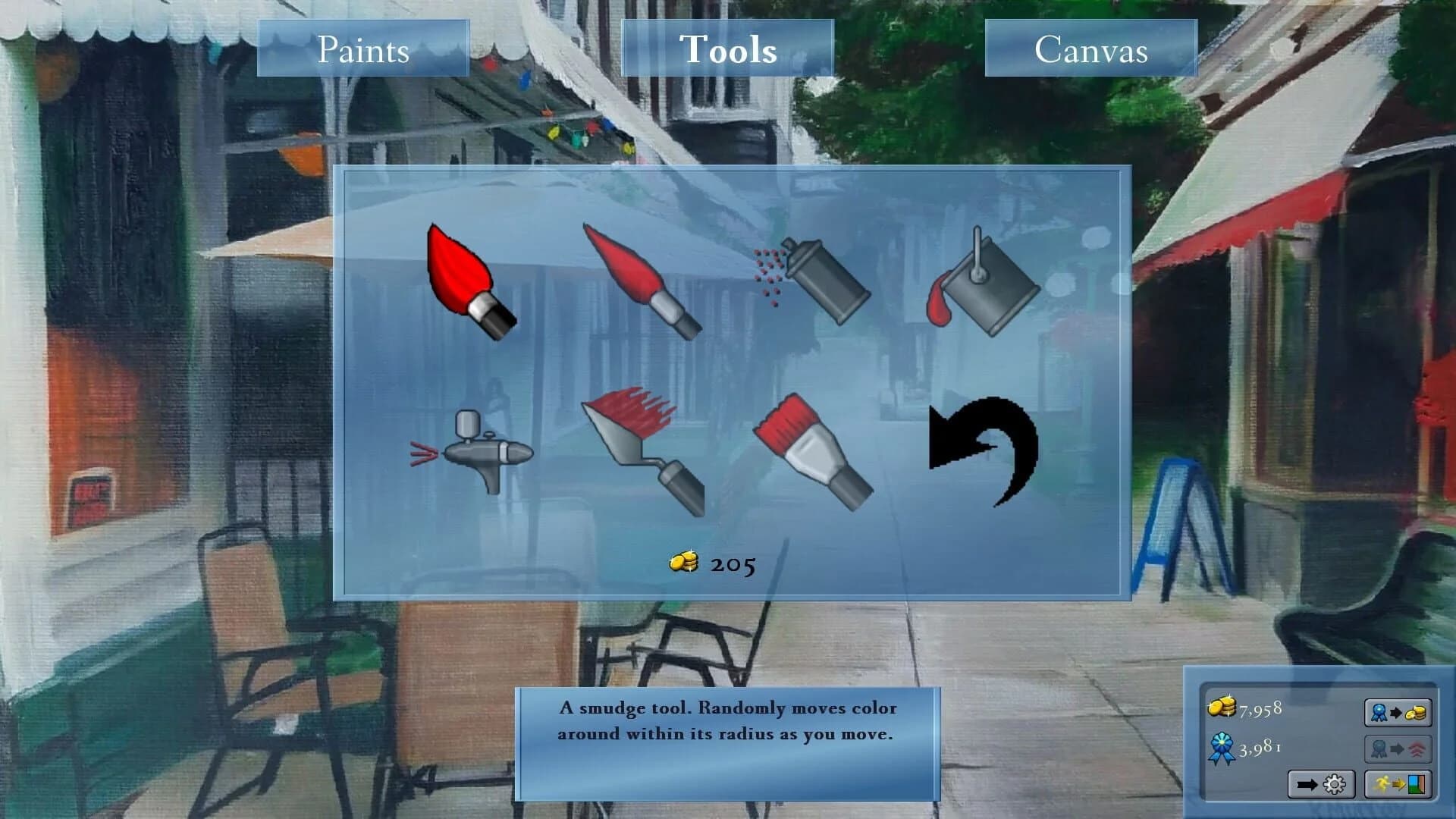Exit the shop through the door button

[x=1398, y=784]
